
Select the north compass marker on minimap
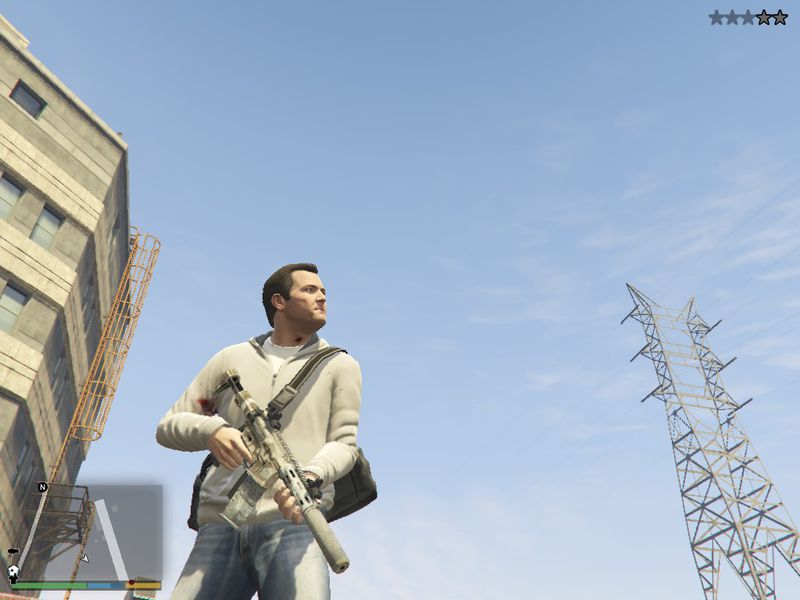(x=42, y=487)
